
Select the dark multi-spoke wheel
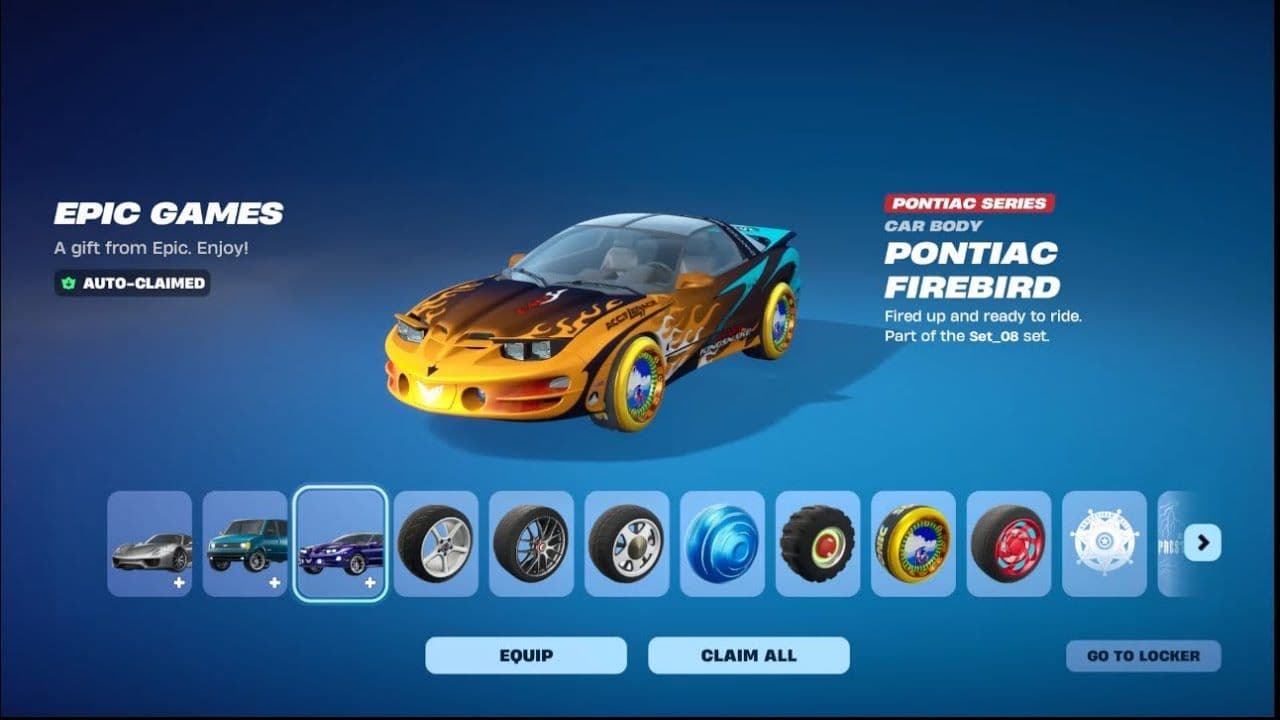pyautogui.click(x=531, y=544)
